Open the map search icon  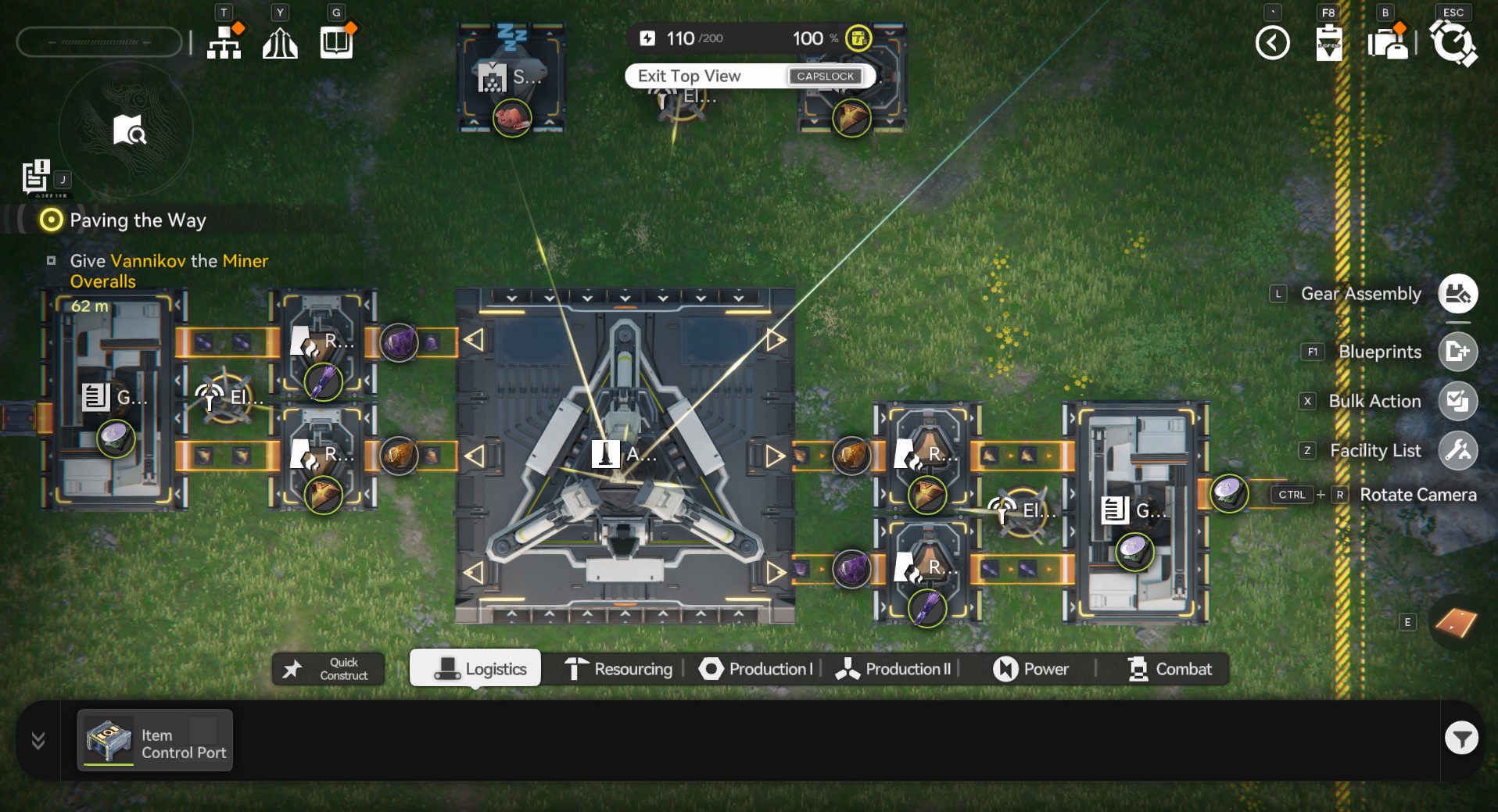pyautogui.click(x=128, y=131)
